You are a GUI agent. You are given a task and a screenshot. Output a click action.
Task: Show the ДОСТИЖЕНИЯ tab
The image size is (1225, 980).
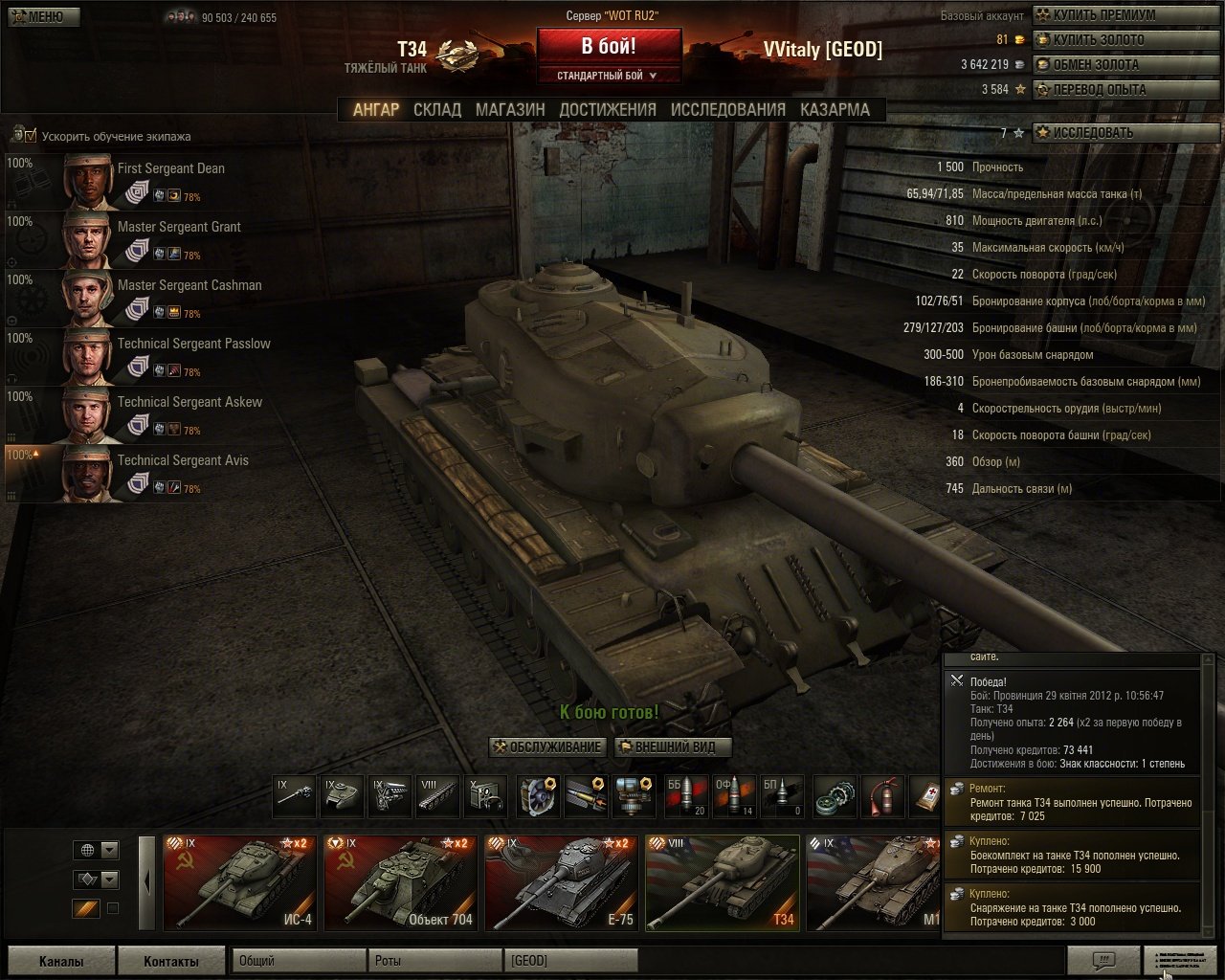[608, 109]
